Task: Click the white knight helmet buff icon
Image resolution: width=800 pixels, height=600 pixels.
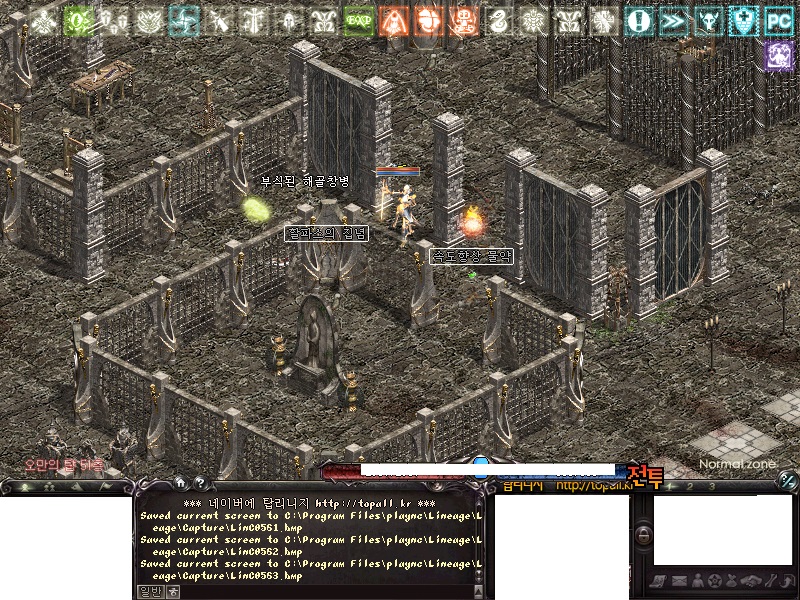Action: (288, 20)
